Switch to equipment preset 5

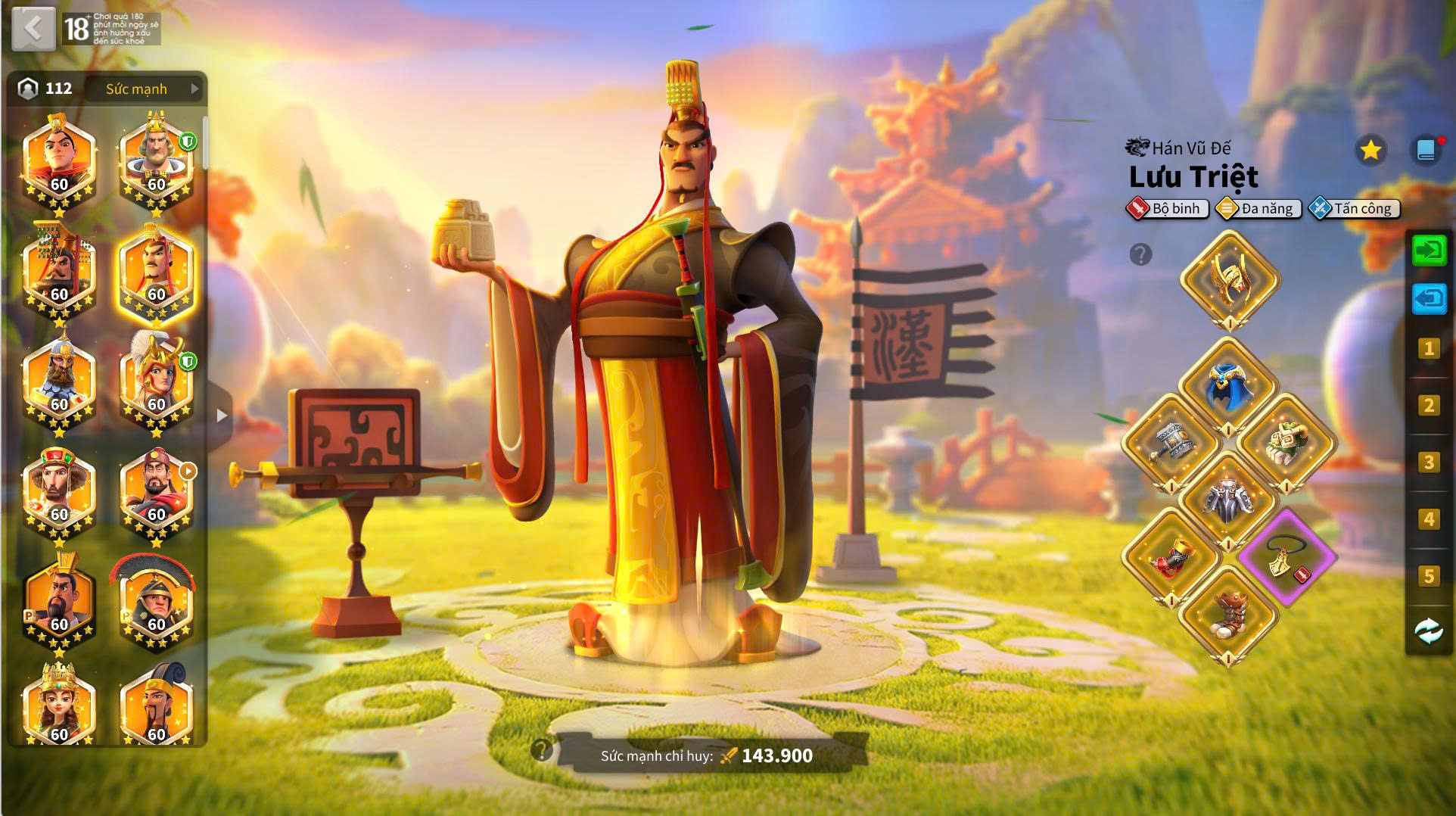coord(1429,576)
